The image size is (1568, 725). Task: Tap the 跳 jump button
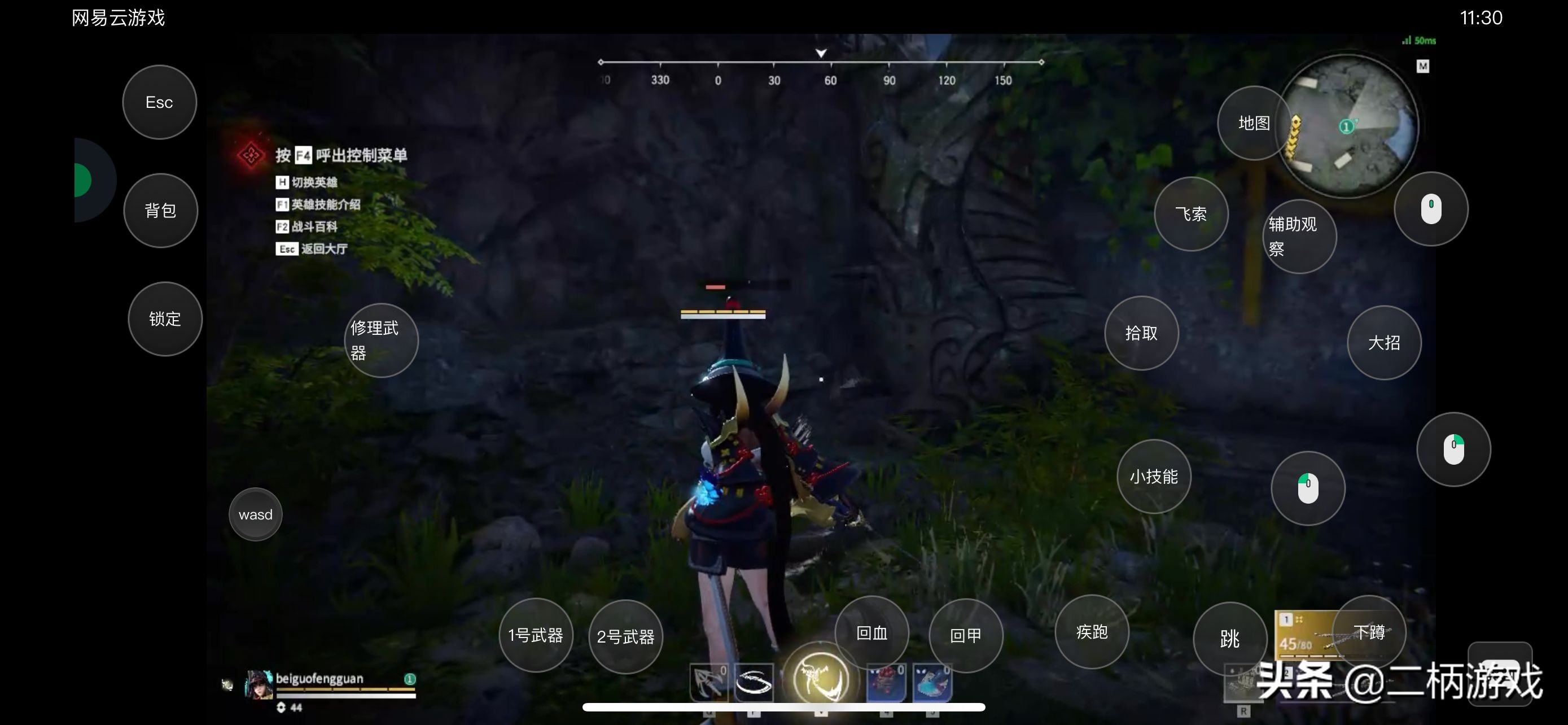[1229, 639]
